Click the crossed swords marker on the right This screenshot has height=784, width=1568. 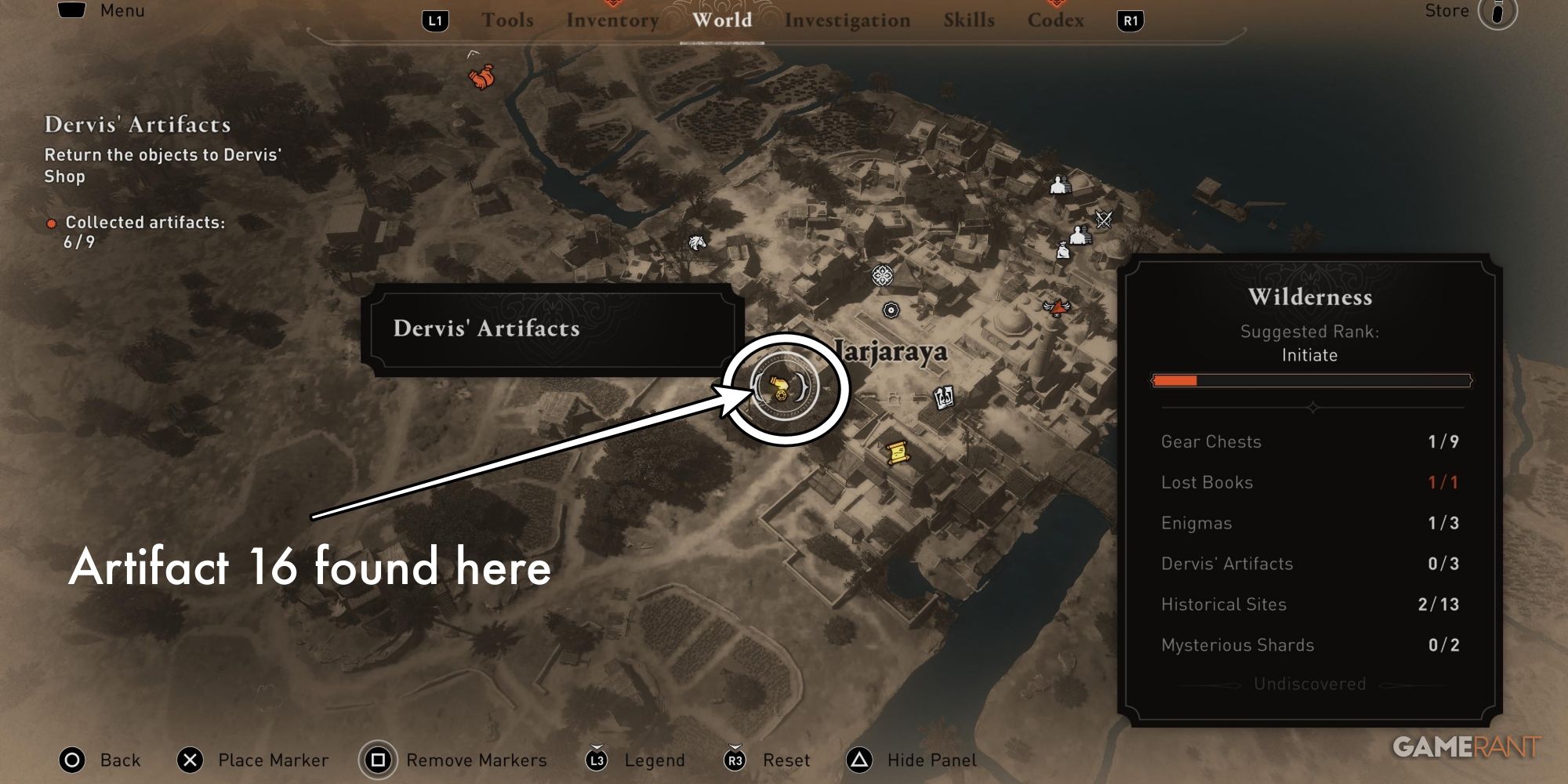(x=1104, y=217)
